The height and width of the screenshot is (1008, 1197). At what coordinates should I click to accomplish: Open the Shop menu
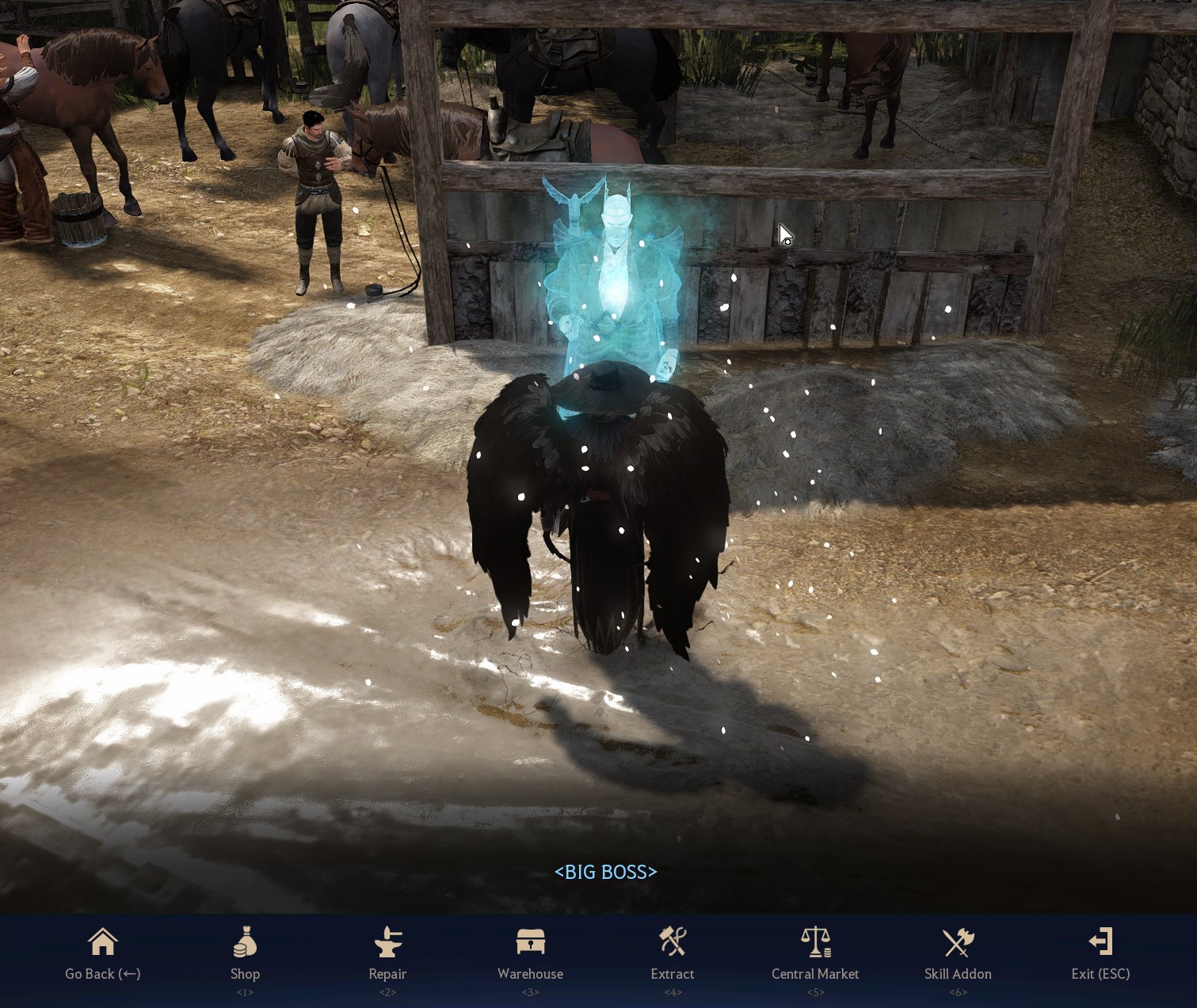coord(245,954)
